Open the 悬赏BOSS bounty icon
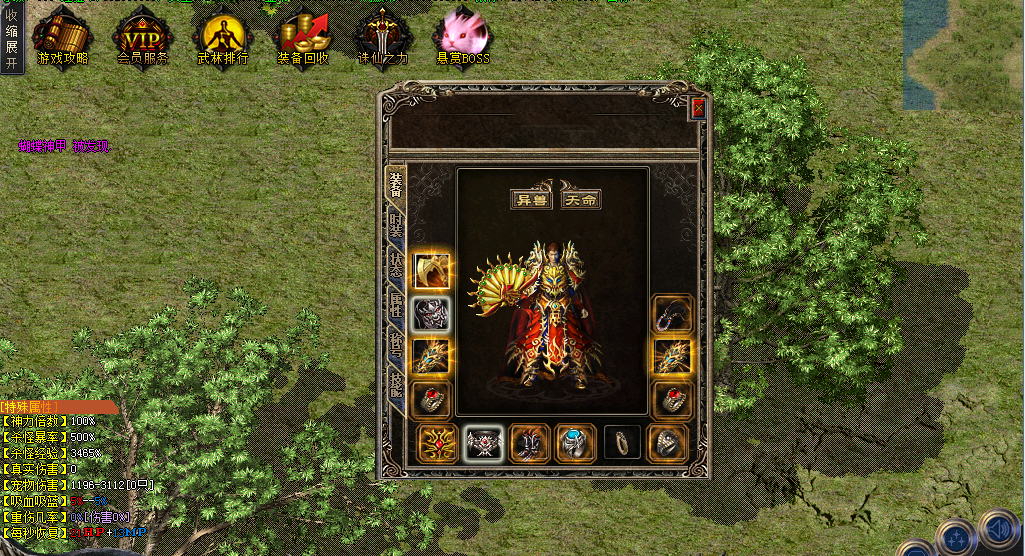Viewport: 1025px width, 556px height. (x=462, y=38)
